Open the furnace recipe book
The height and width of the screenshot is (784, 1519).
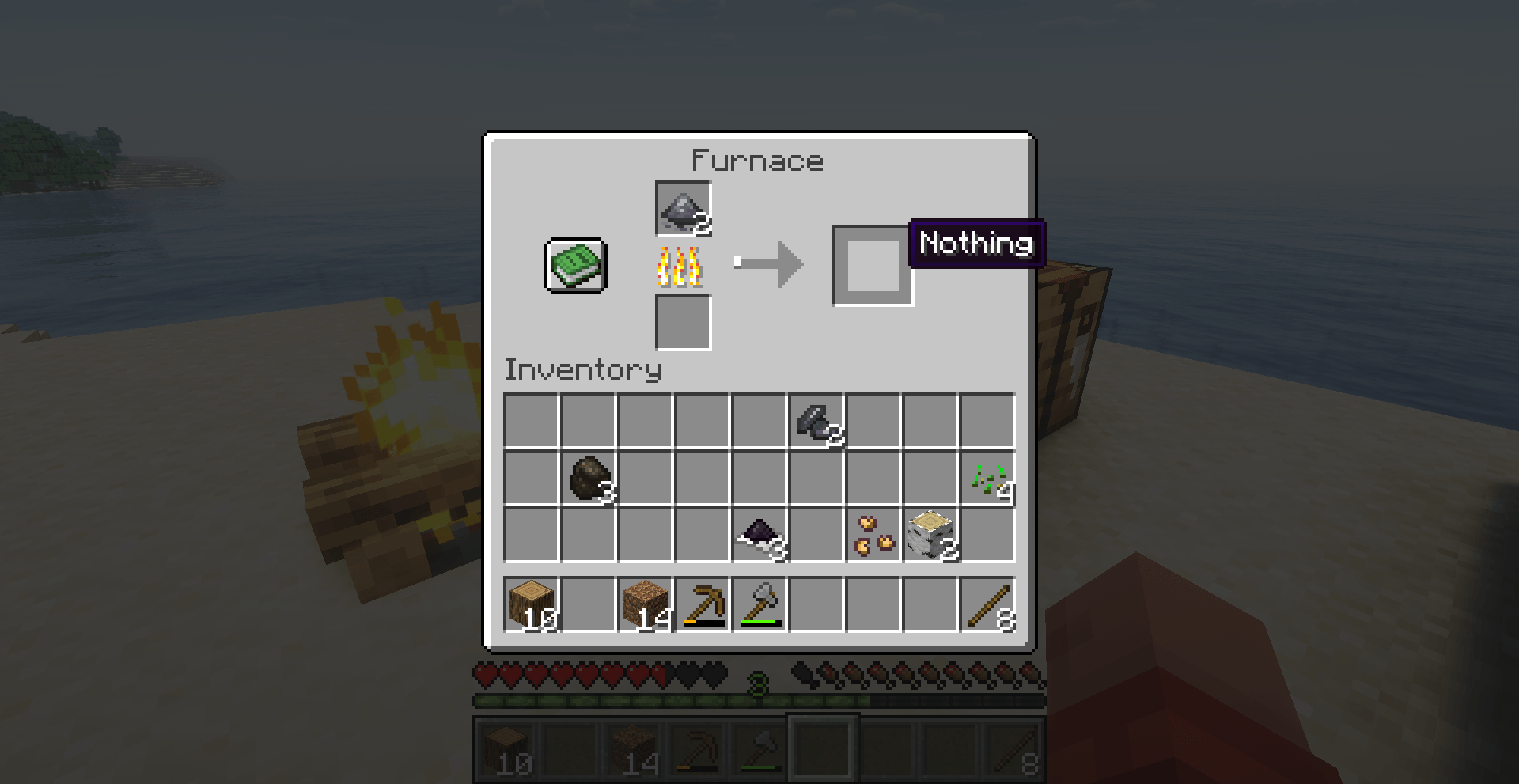pos(574,266)
